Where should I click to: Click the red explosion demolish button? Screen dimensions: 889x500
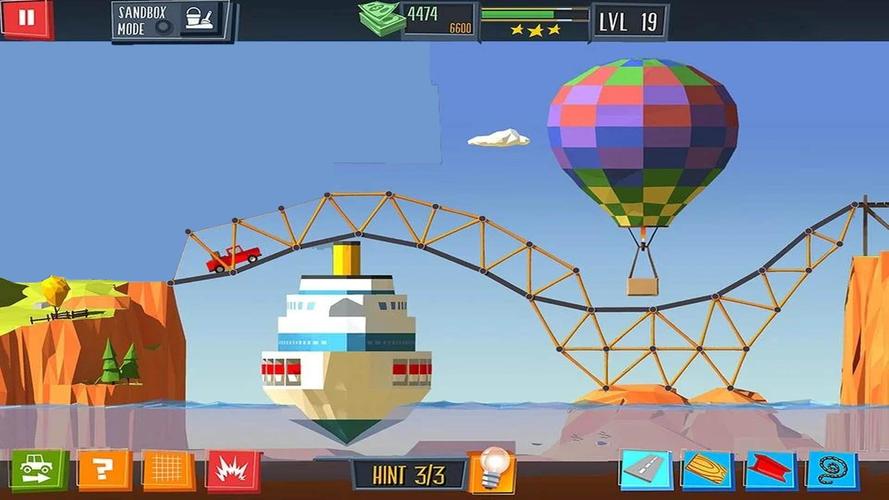(x=232, y=469)
